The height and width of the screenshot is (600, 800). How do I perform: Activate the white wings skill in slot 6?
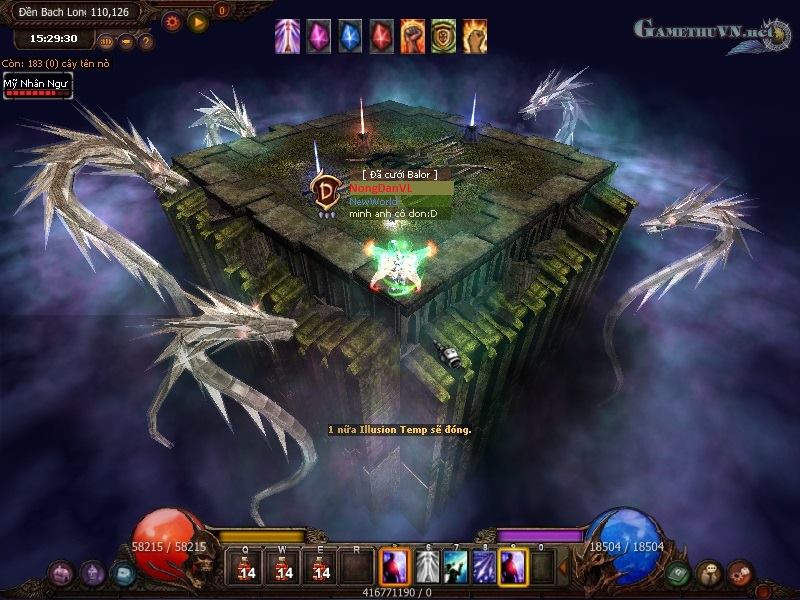click(427, 567)
